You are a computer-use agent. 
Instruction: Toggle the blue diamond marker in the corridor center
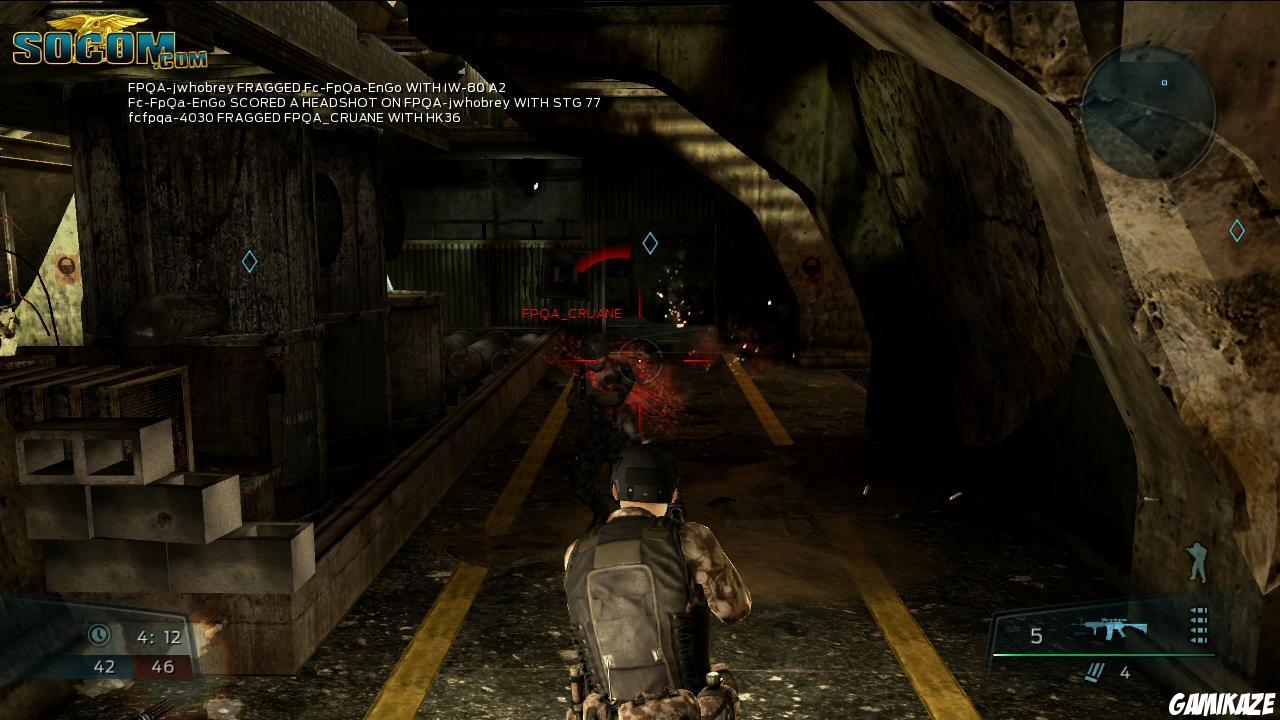[651, 241]
